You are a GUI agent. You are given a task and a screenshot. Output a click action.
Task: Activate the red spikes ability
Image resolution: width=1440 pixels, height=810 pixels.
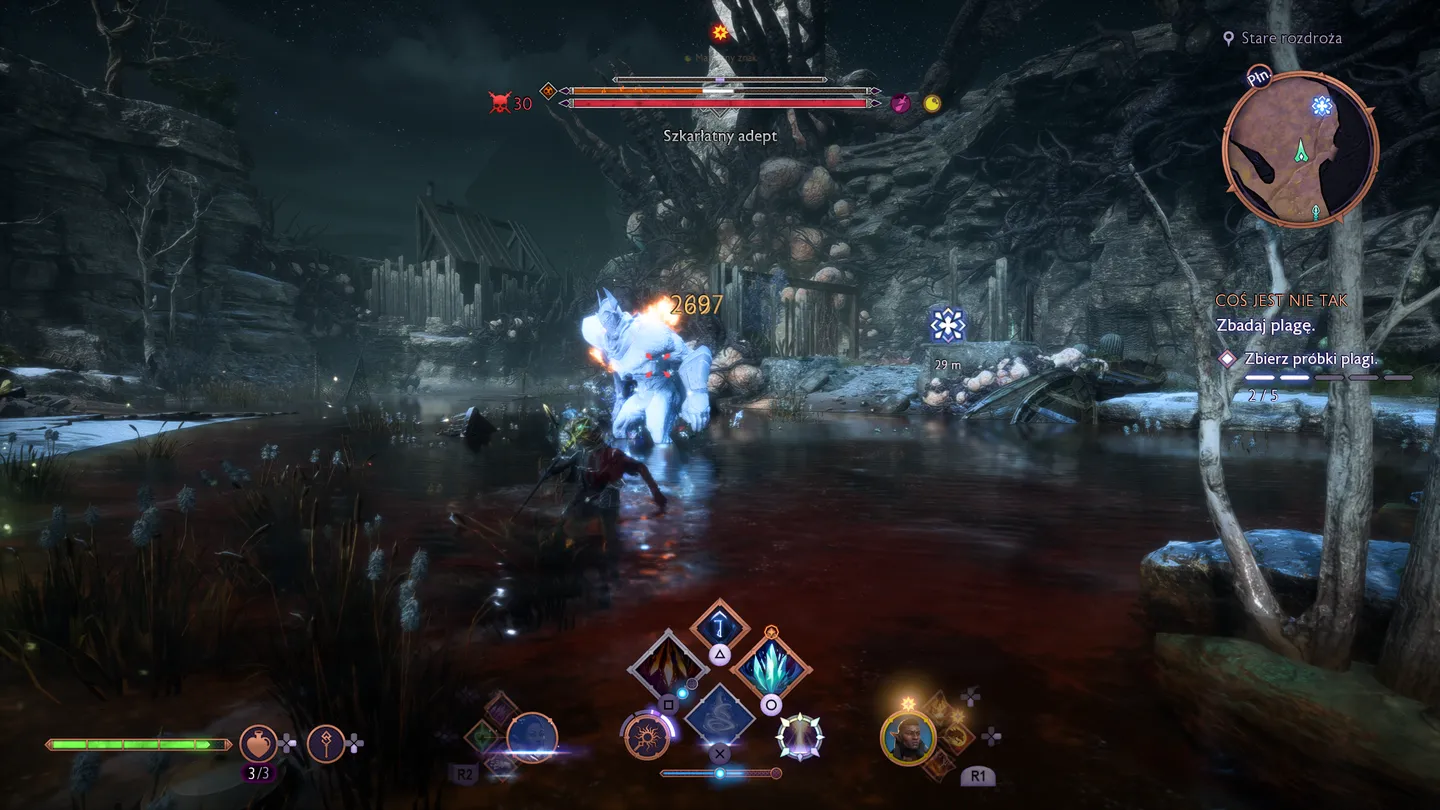pyautogui.click(x=667, y=666)
